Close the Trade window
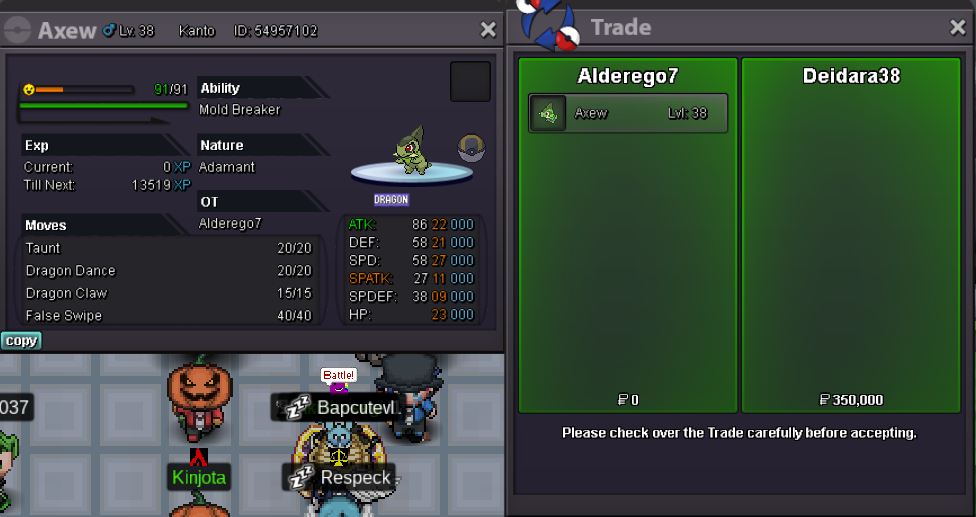976x517 pixels. 956,28
